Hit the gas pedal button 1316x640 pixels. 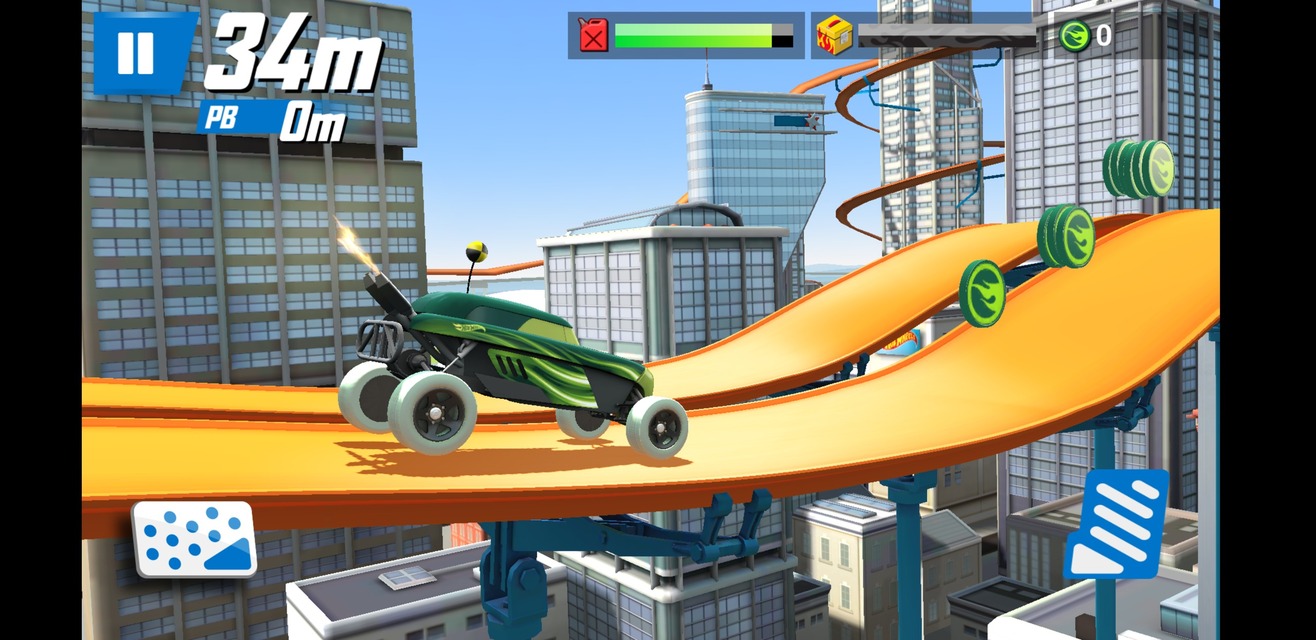click(1115, 524)
